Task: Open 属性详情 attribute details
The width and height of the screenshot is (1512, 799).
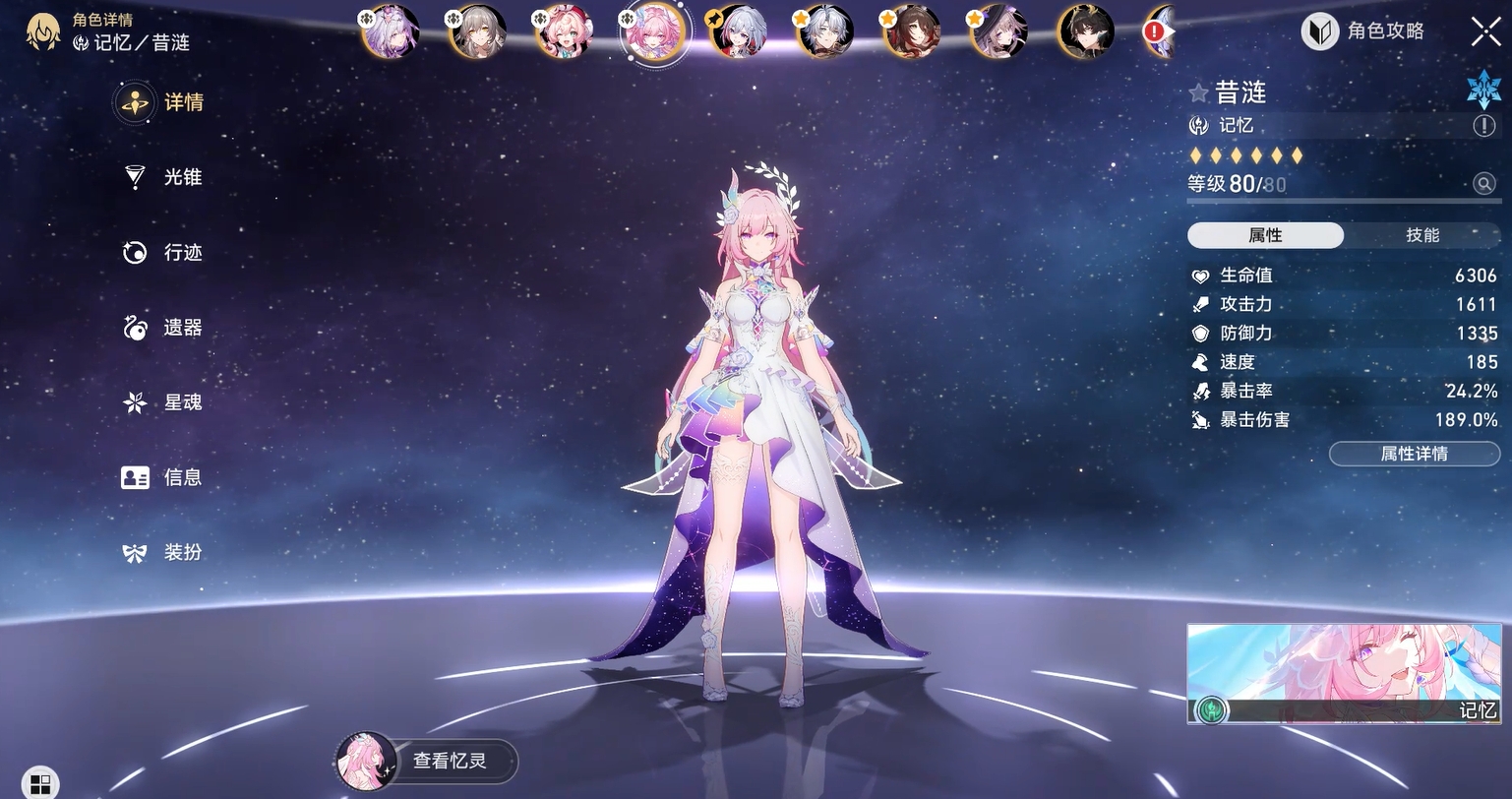Action: click(x=1414, y=454)
